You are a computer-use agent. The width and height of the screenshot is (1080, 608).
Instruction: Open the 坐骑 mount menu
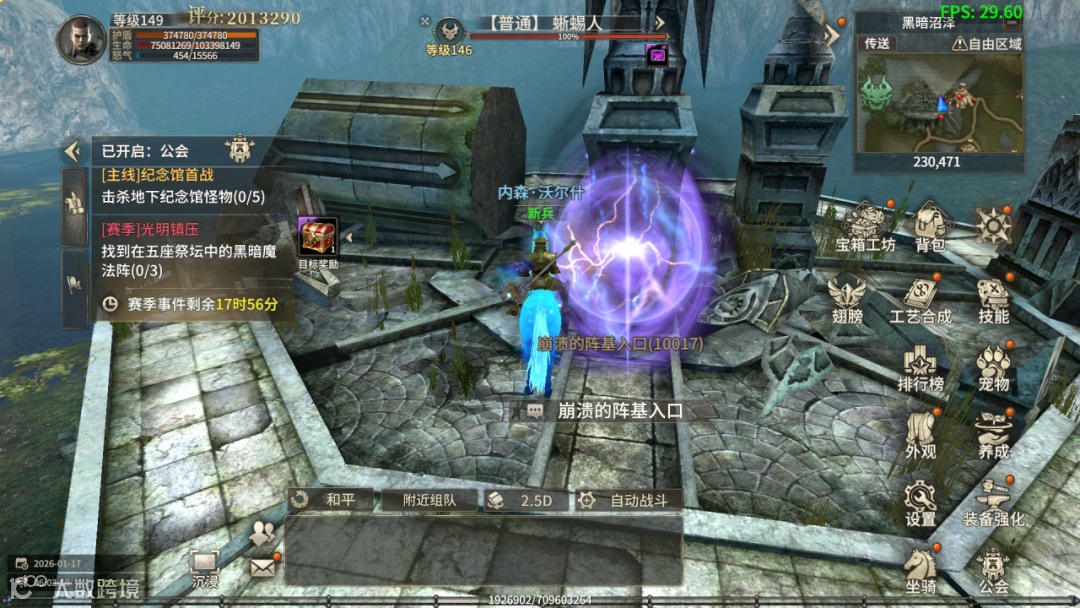(920, 568)
